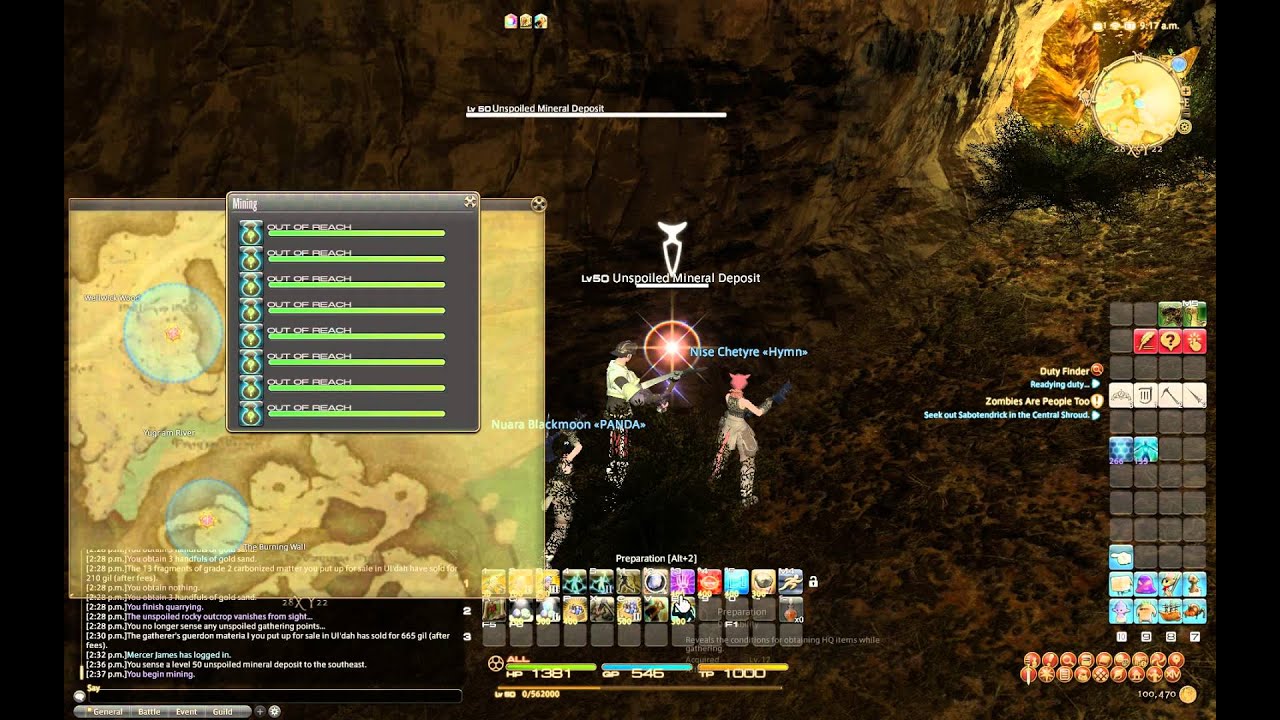The height and width of the screenshot is (720, 1280).
Task: Select the sailing ship minion icon
Action: pos(1169,611)
